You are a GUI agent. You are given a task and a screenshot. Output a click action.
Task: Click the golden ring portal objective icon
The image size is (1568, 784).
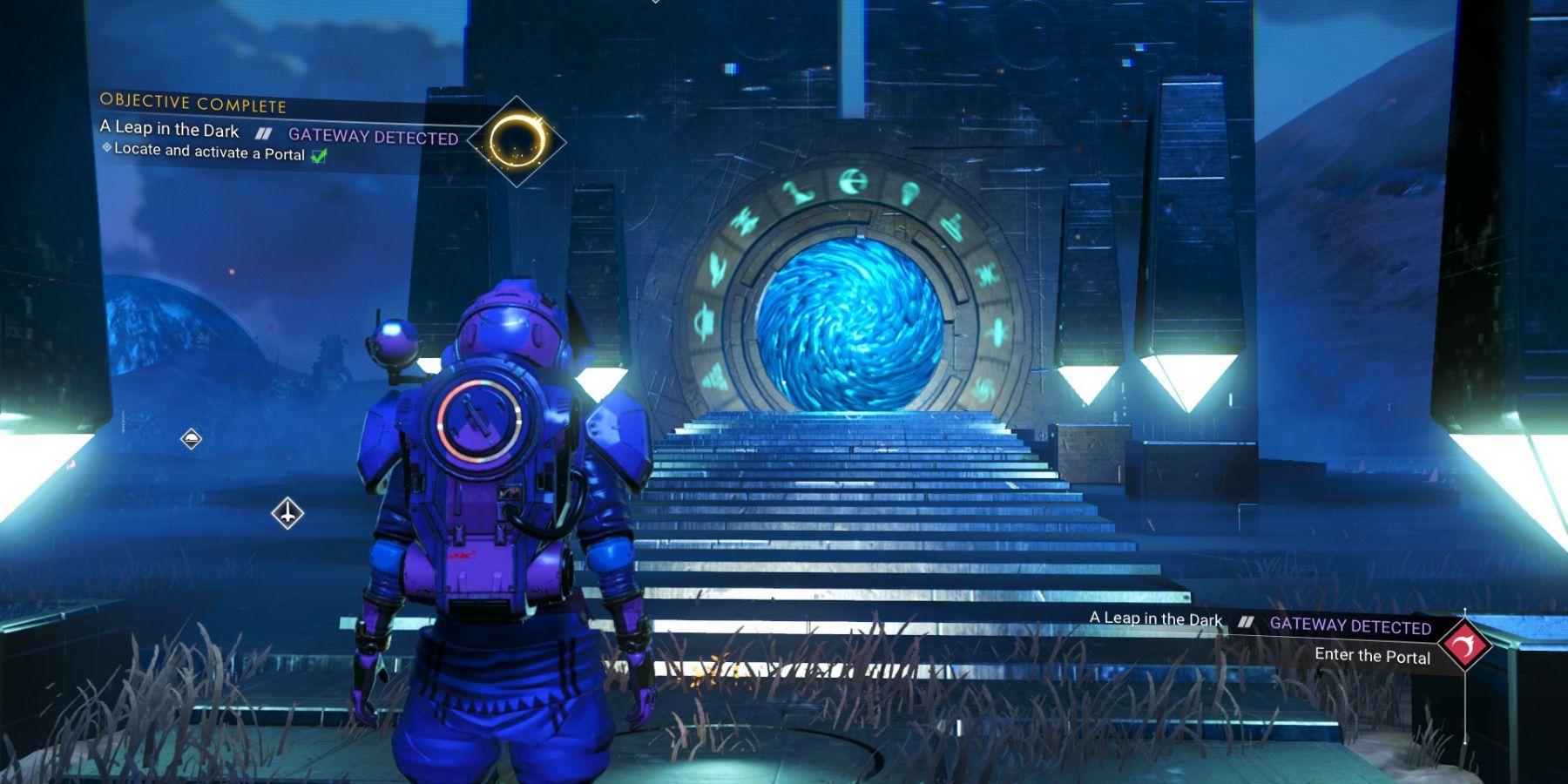[517, 141]
